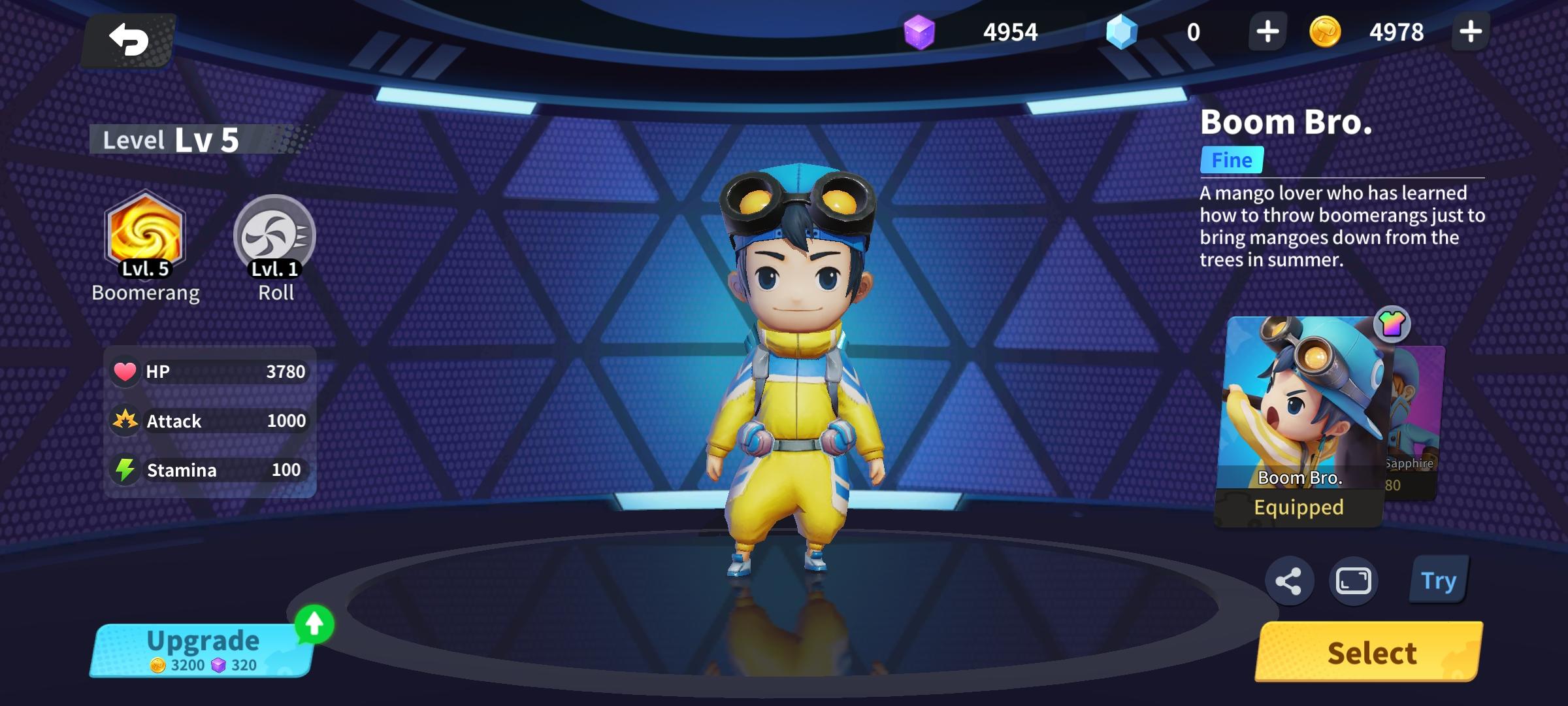View the Boomerang skill details
Viewport: 1568px width, 706px height.
point(145,235)
